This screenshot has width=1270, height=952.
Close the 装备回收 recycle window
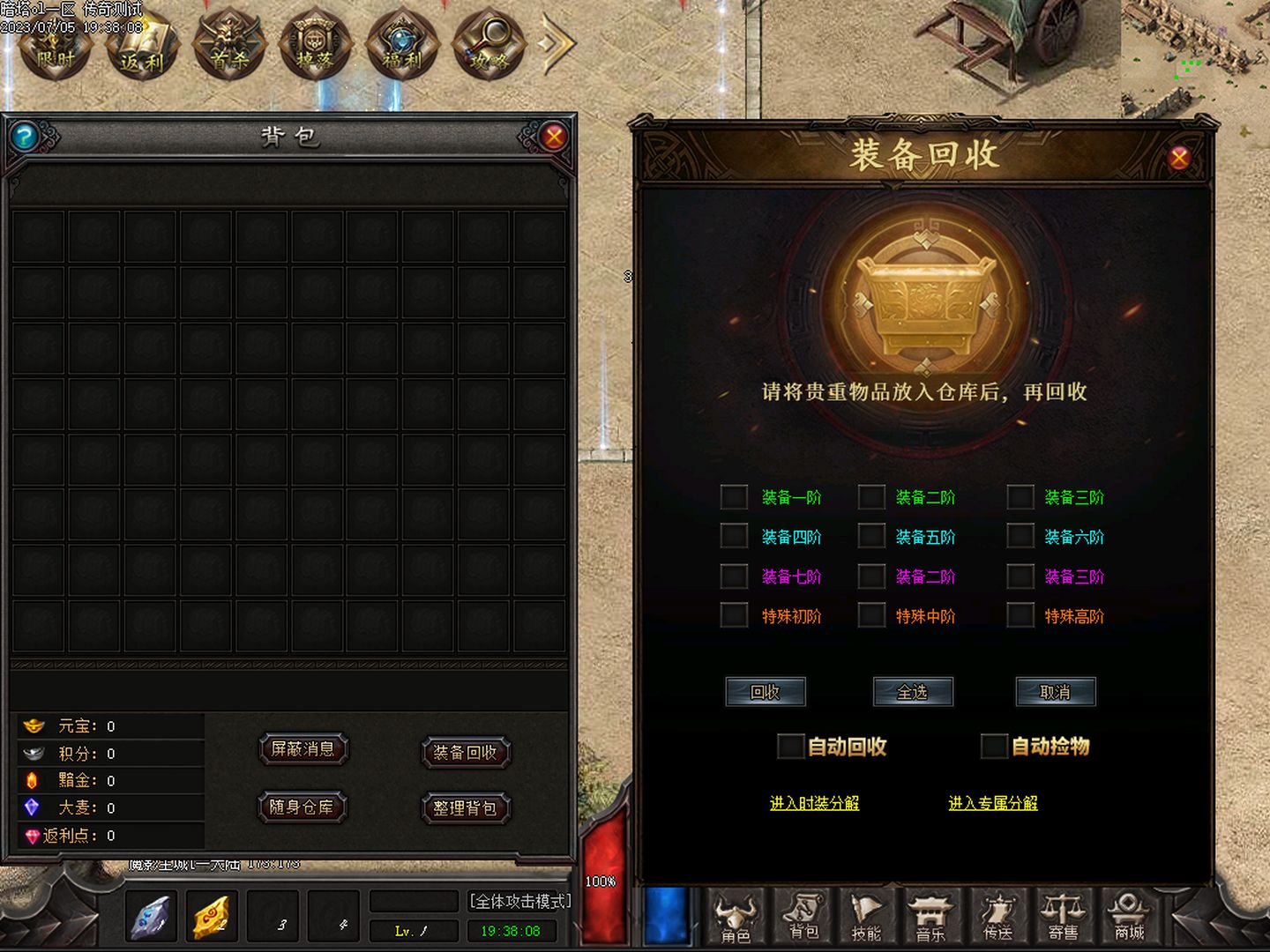1179,158
